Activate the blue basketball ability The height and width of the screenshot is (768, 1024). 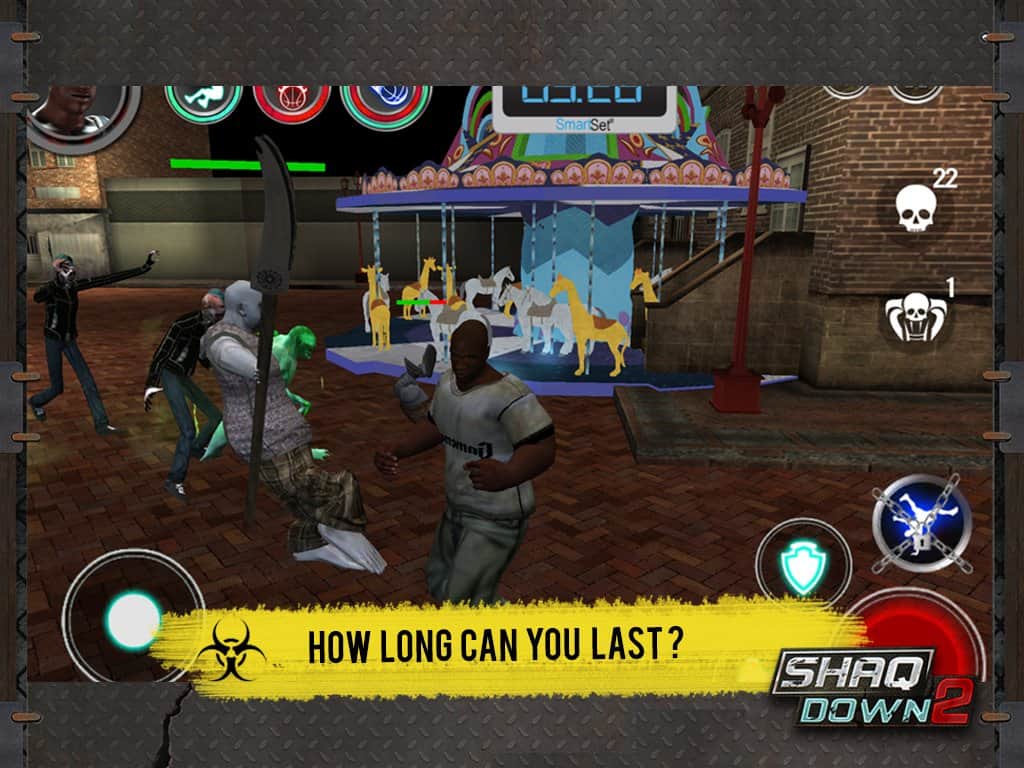385,104
